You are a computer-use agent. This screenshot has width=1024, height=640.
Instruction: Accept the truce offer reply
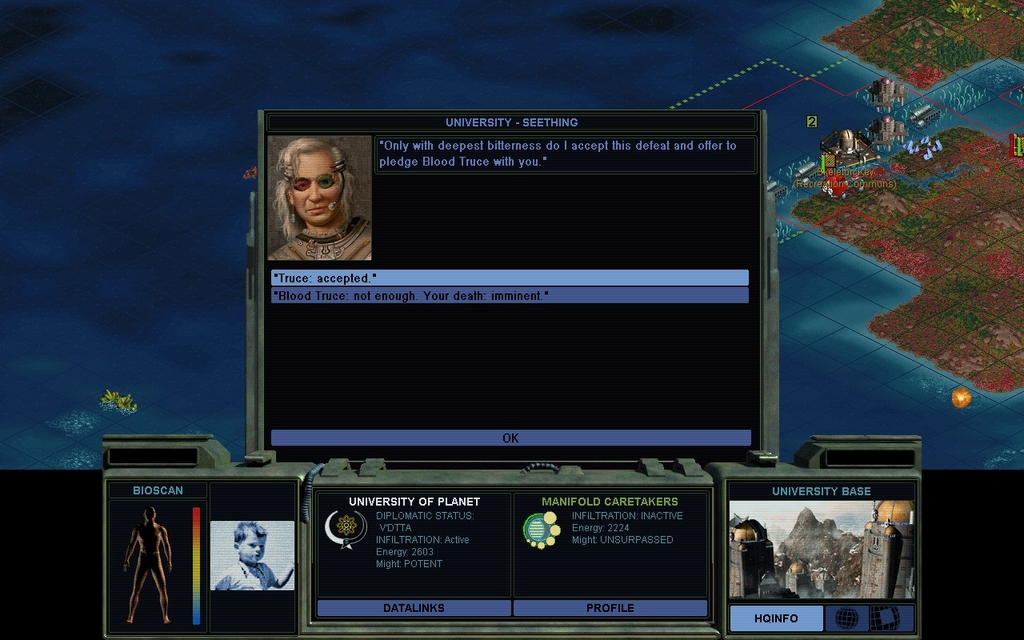click(509, 278)
